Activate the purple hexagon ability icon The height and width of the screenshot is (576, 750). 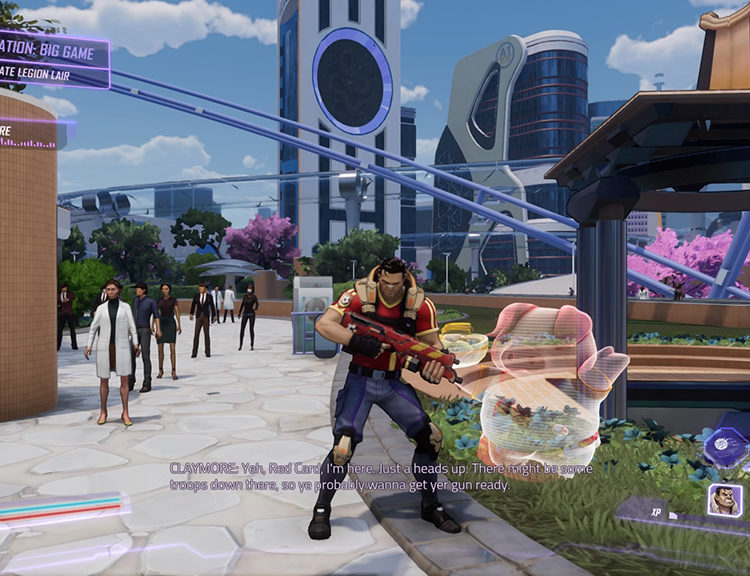(722, 445)
